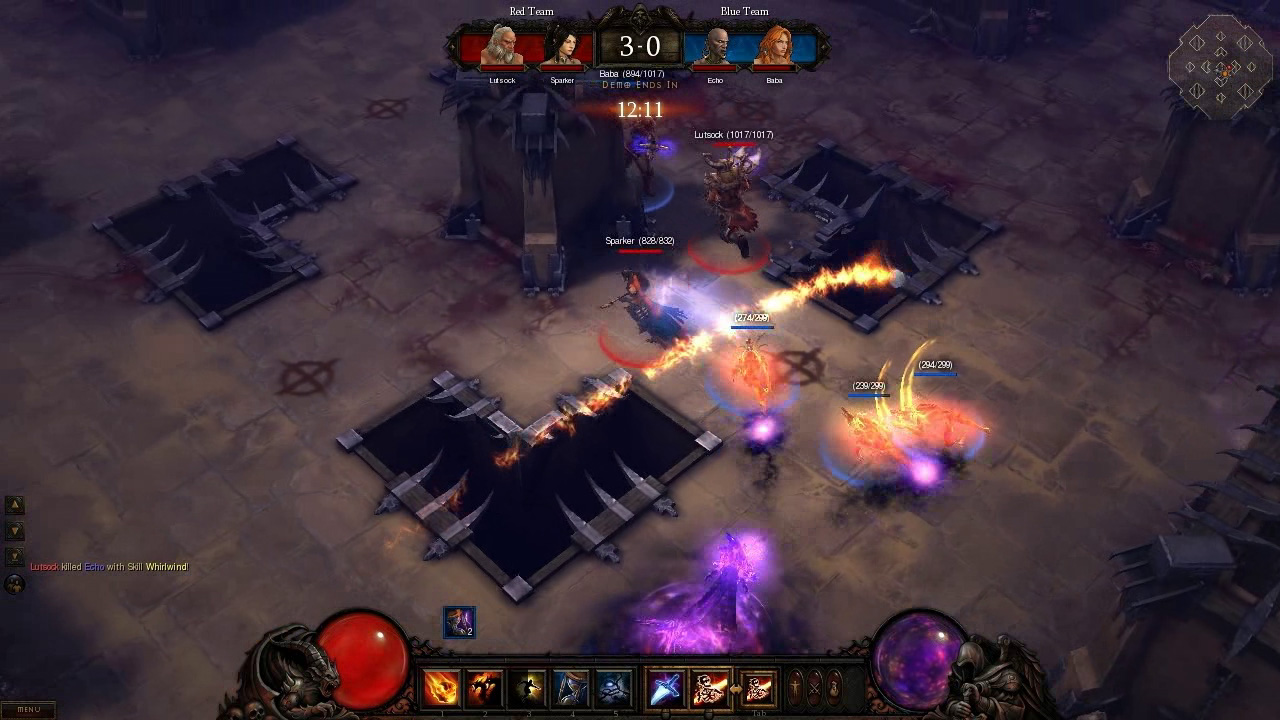Open the MENU button

tap(28, 709)
